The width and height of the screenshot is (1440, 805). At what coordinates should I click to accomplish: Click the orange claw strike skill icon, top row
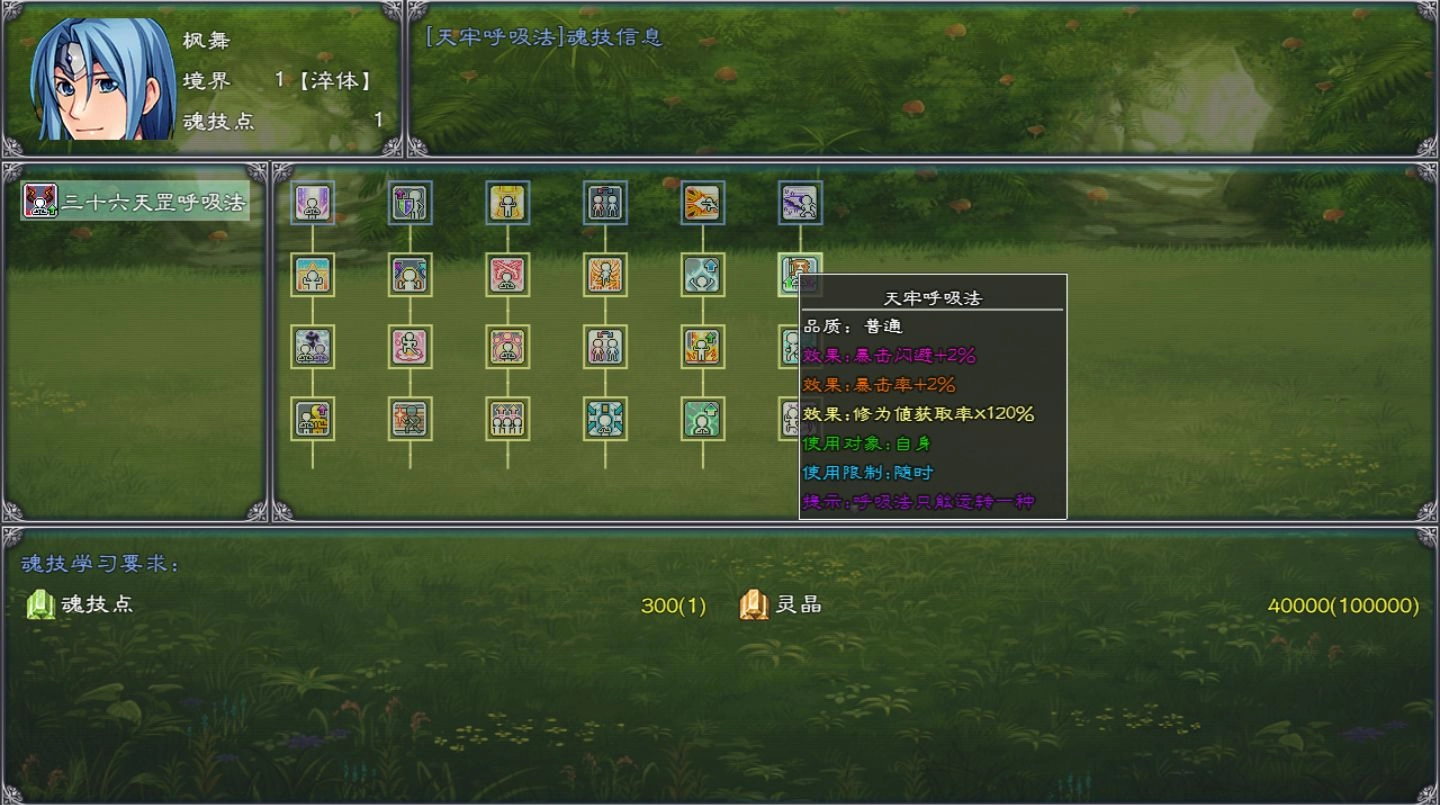(703, 202)
